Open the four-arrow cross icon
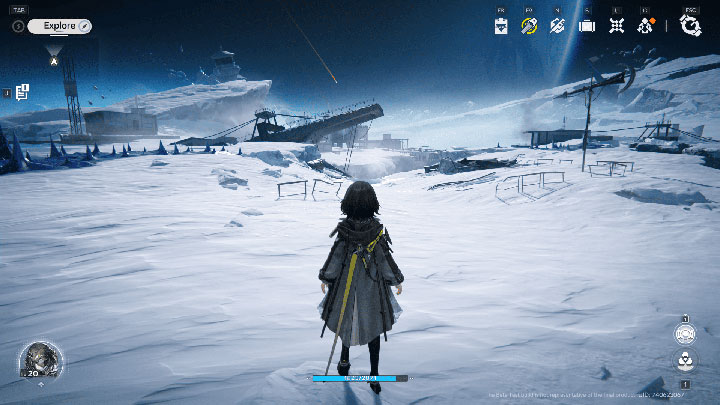This screenshot has width=720, height=405. click(616, 26)
